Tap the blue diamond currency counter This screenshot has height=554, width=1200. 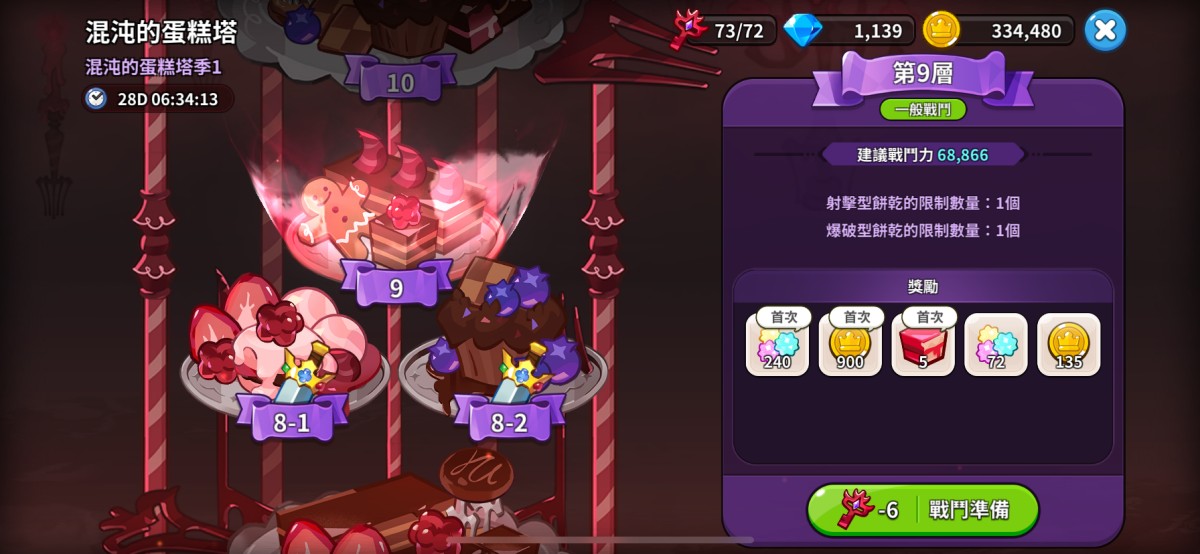pyautogui.click(x=846, y=31)
